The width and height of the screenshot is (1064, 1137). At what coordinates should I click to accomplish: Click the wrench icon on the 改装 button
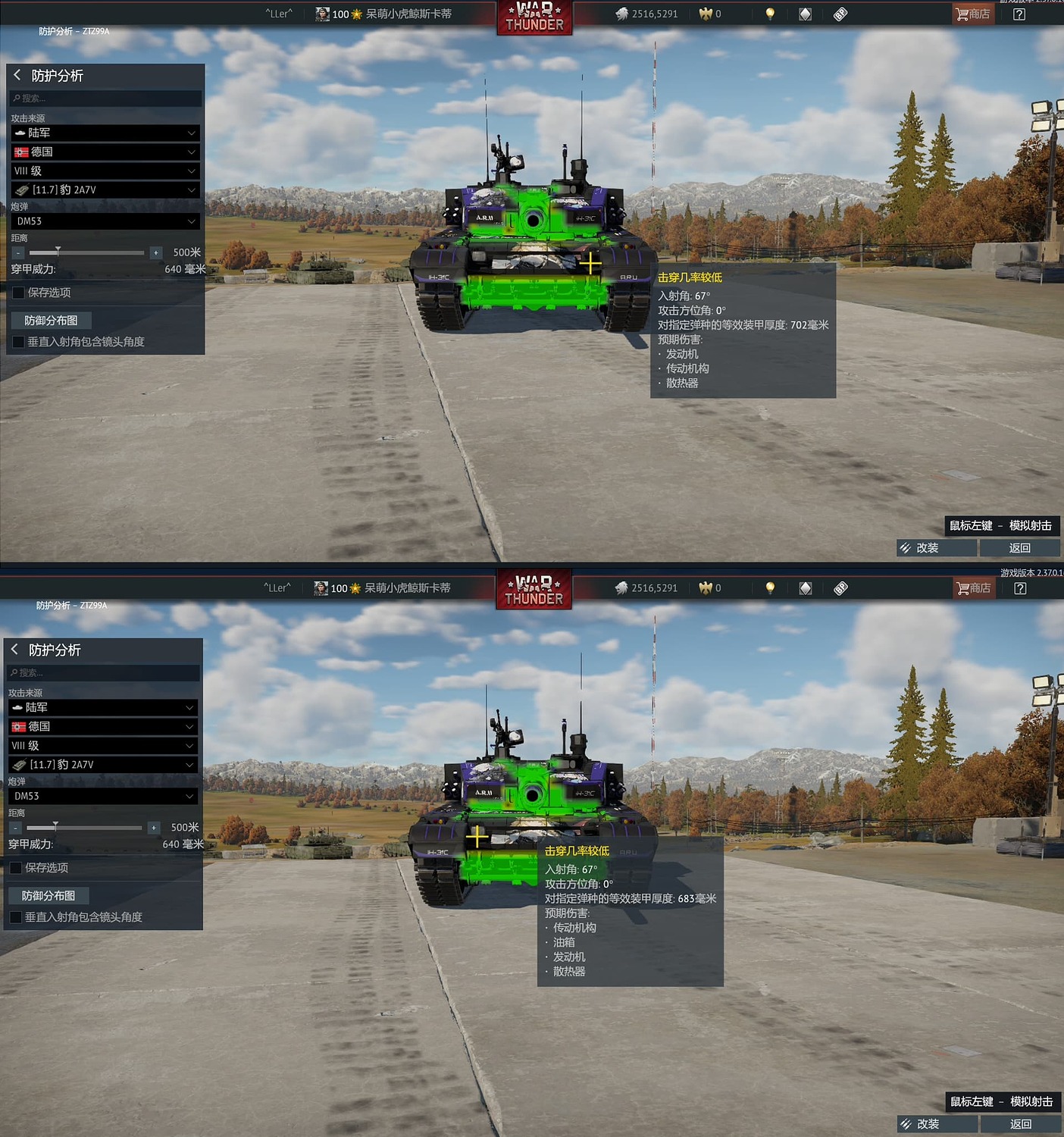coord(907,547)
